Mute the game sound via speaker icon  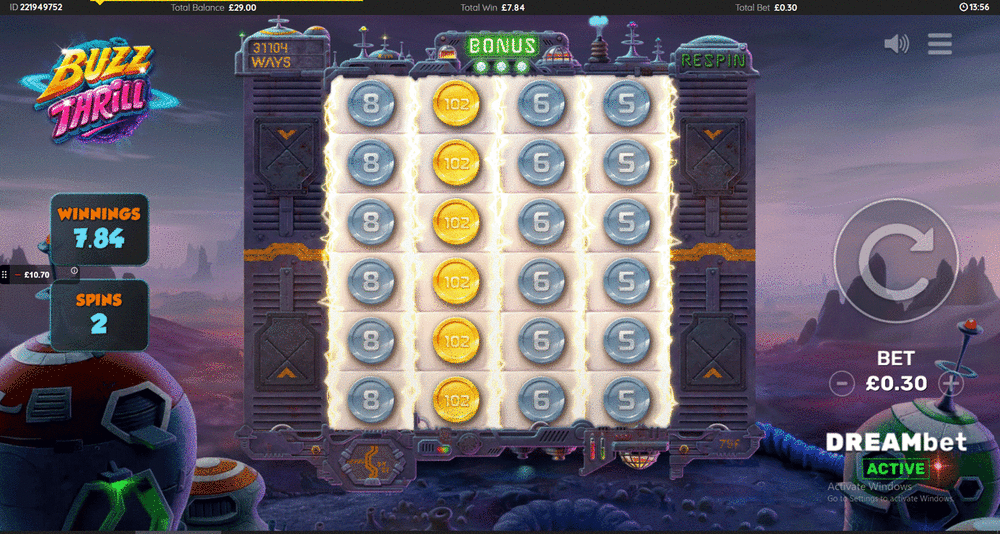click(897, 43)
